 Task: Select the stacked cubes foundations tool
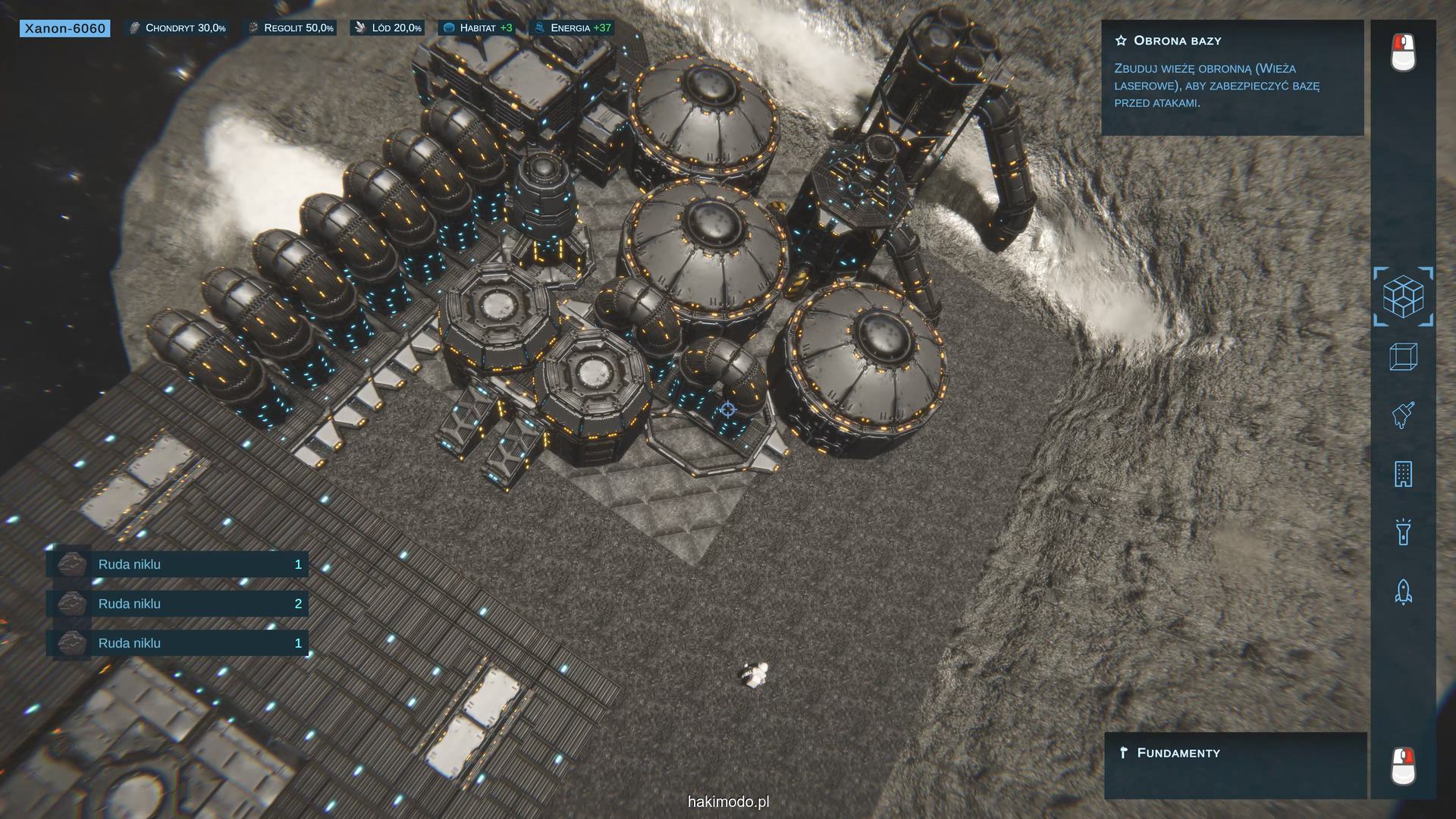pos(1403,297)
